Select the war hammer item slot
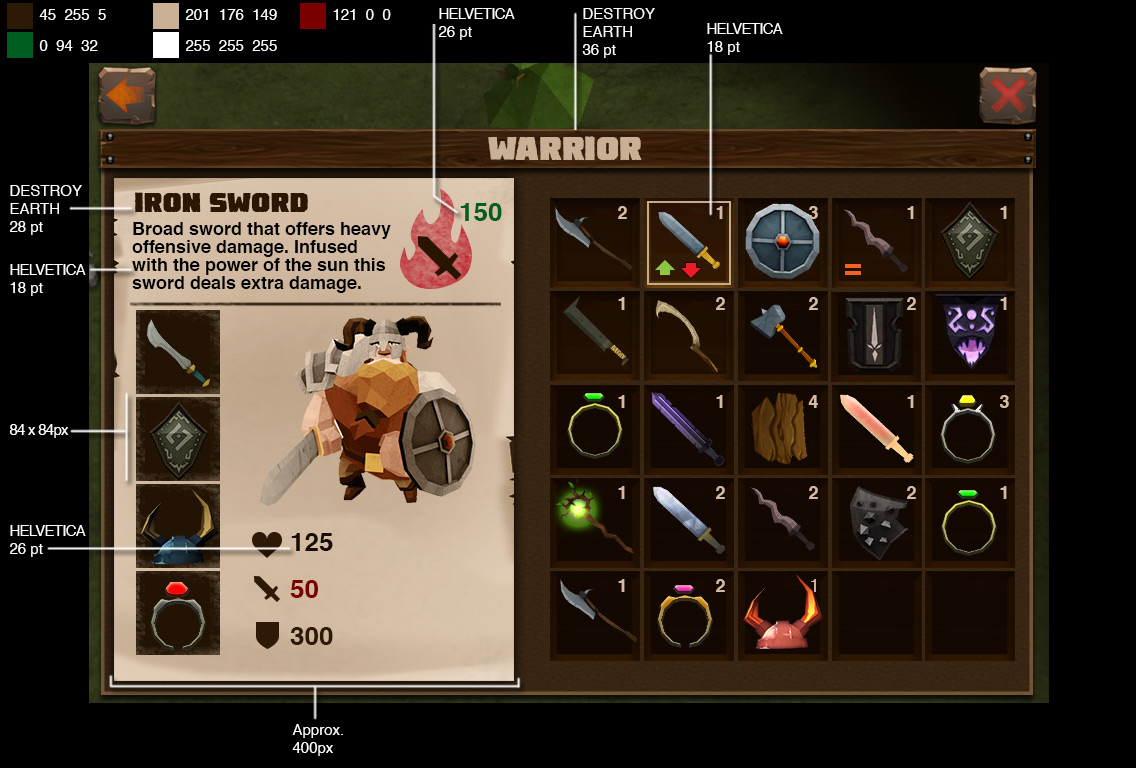Image resolution: width=1136 pixels, height=768 pixels. pyautogui.click(x=783, y=336)
